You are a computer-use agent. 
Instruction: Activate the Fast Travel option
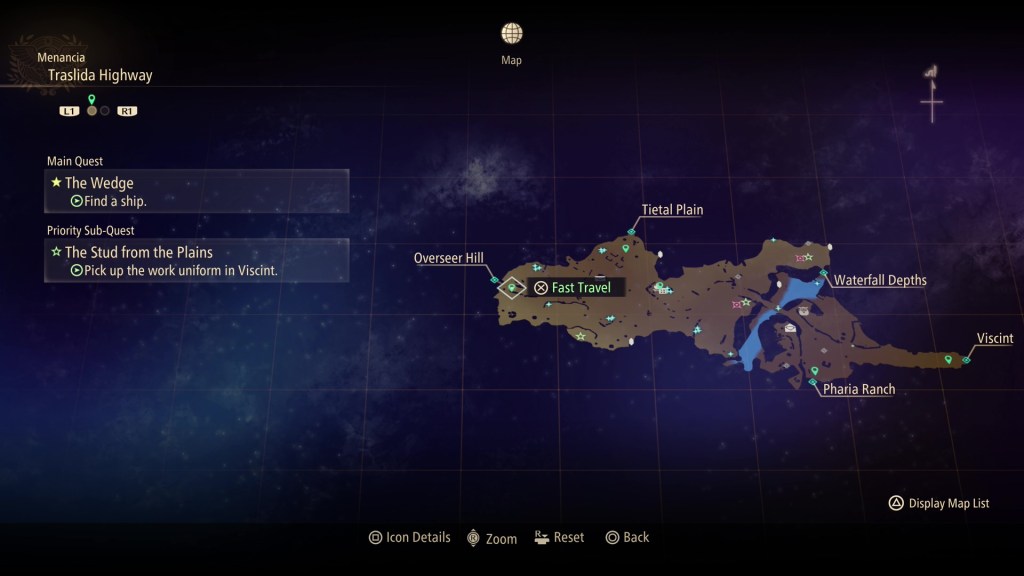pos(573,288)
